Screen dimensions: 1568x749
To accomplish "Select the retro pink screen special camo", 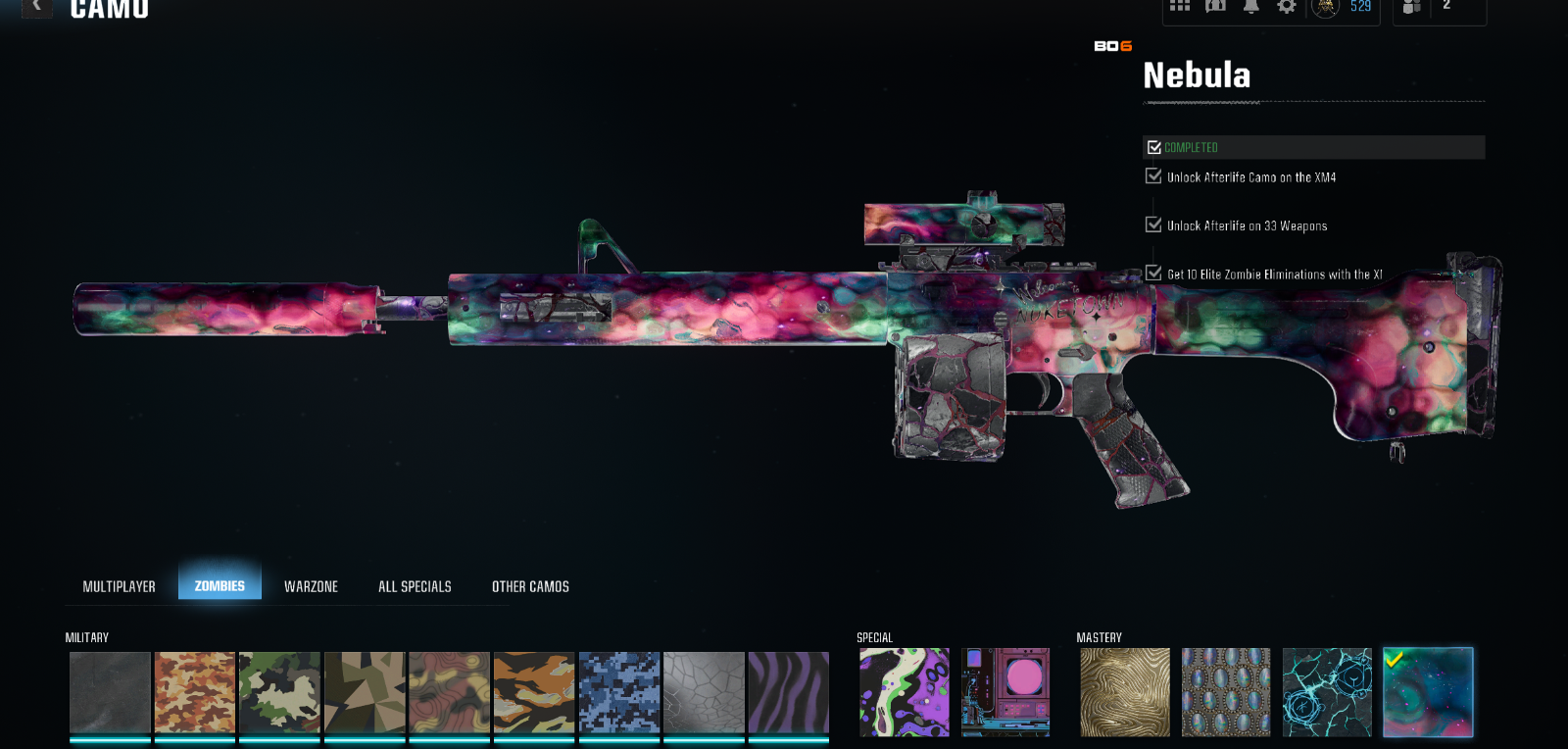I will pos(1005,692).
